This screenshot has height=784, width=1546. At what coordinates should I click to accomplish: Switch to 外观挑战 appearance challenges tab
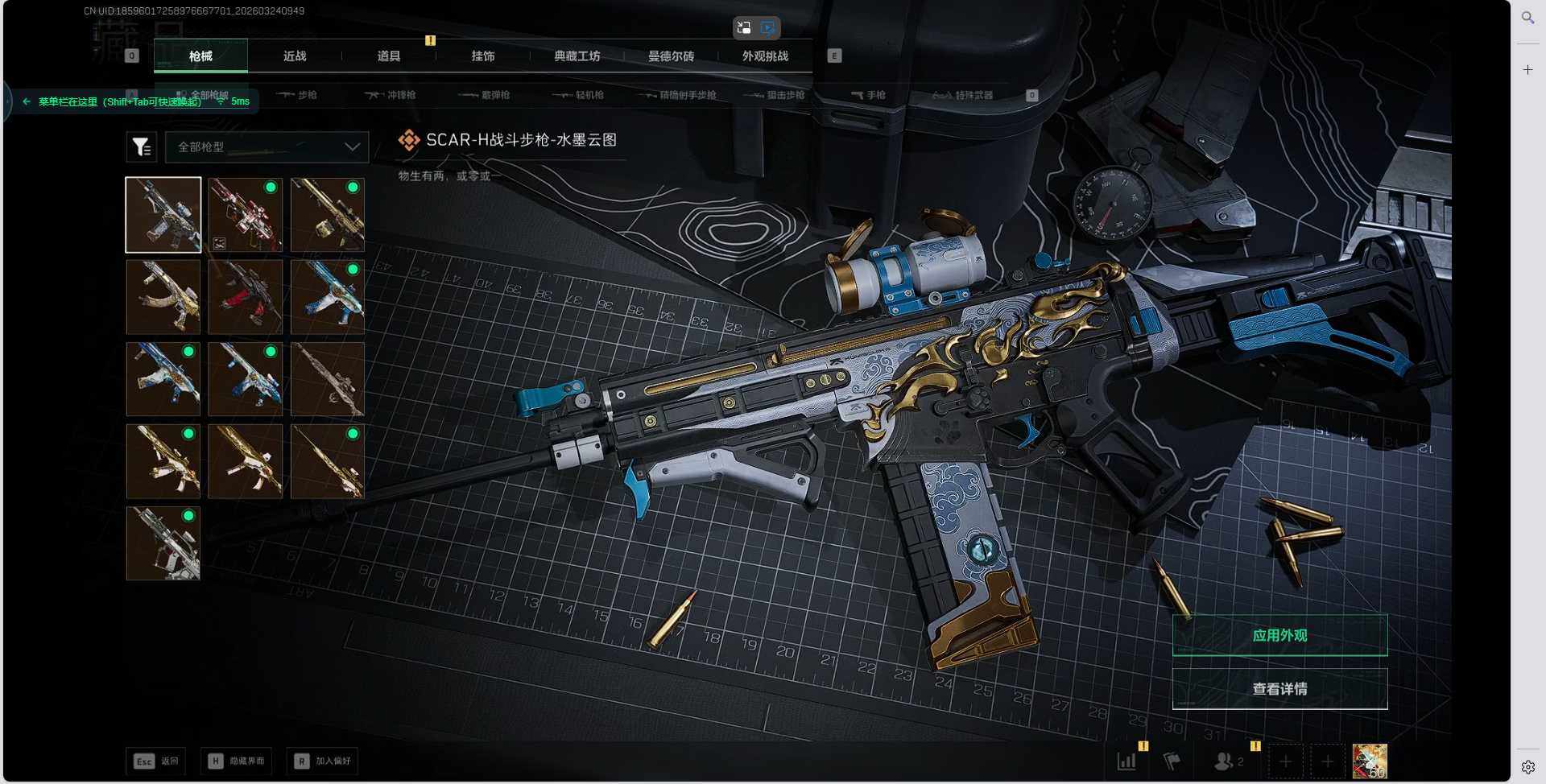click(x=765, y=56)
